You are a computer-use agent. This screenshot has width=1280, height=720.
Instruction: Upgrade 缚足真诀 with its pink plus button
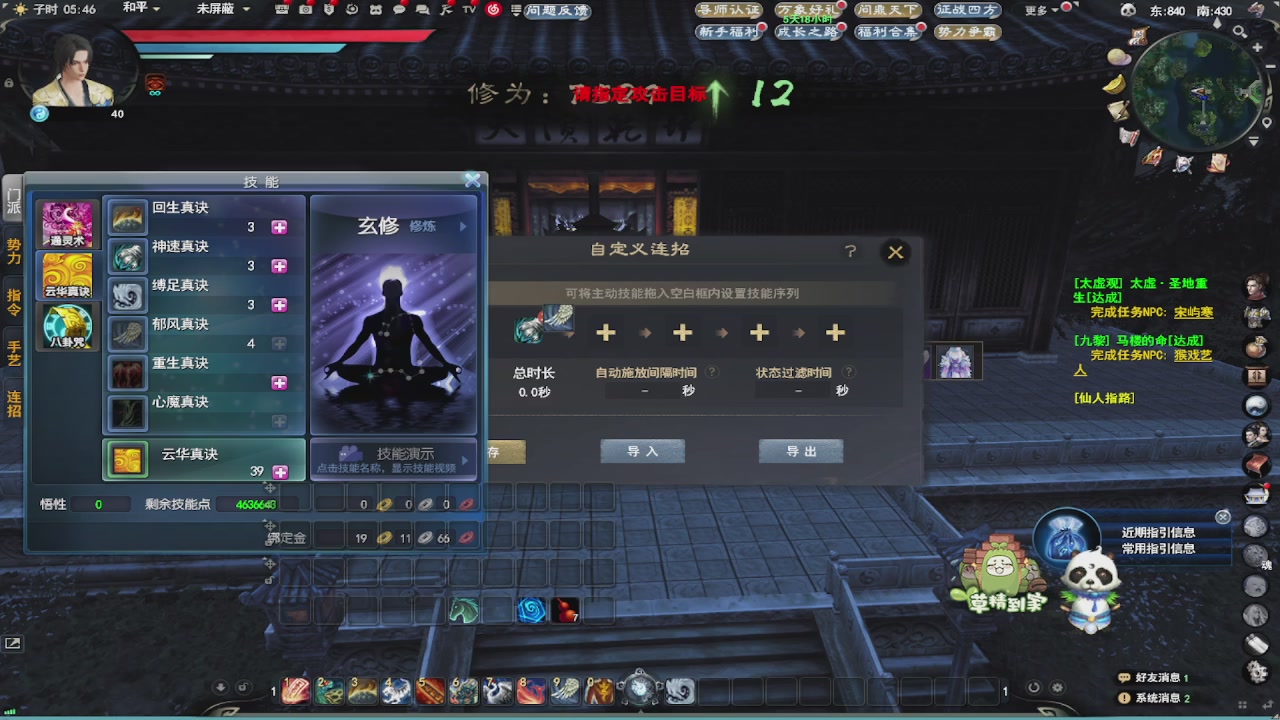[x=279, y=304]
